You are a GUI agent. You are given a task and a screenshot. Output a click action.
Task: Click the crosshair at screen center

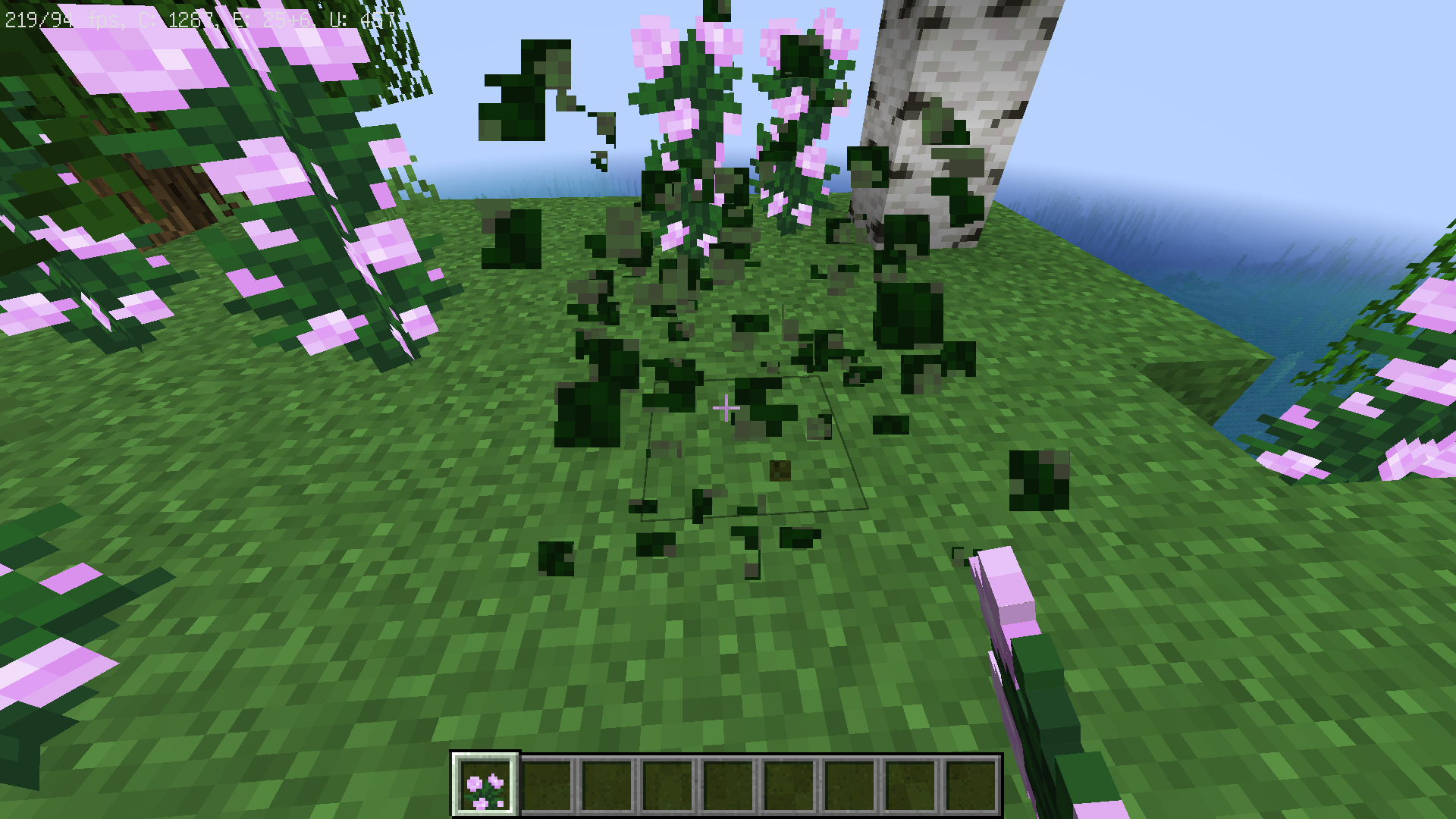726,408
